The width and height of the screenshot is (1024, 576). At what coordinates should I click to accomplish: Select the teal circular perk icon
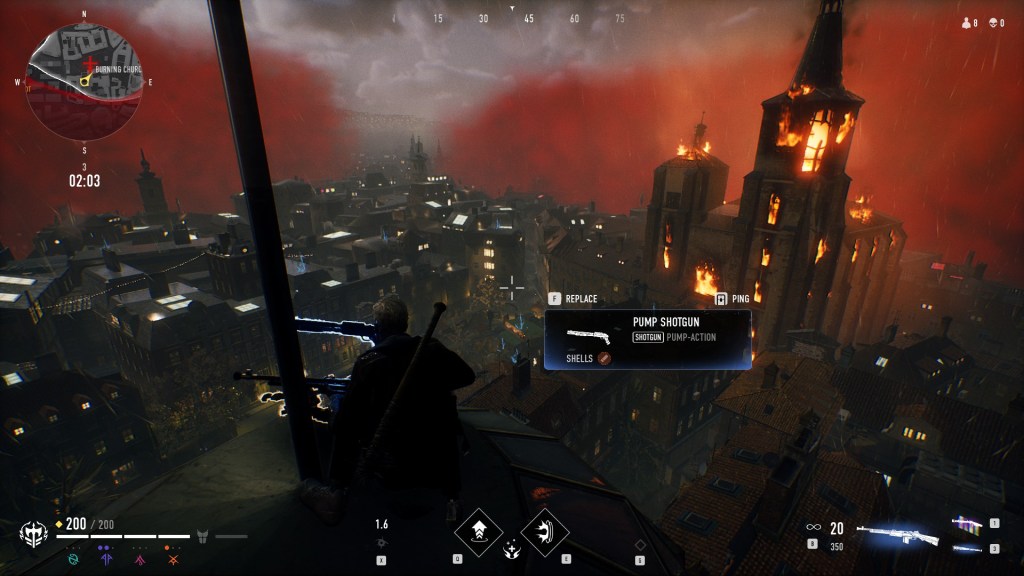(x=73, y=559)
